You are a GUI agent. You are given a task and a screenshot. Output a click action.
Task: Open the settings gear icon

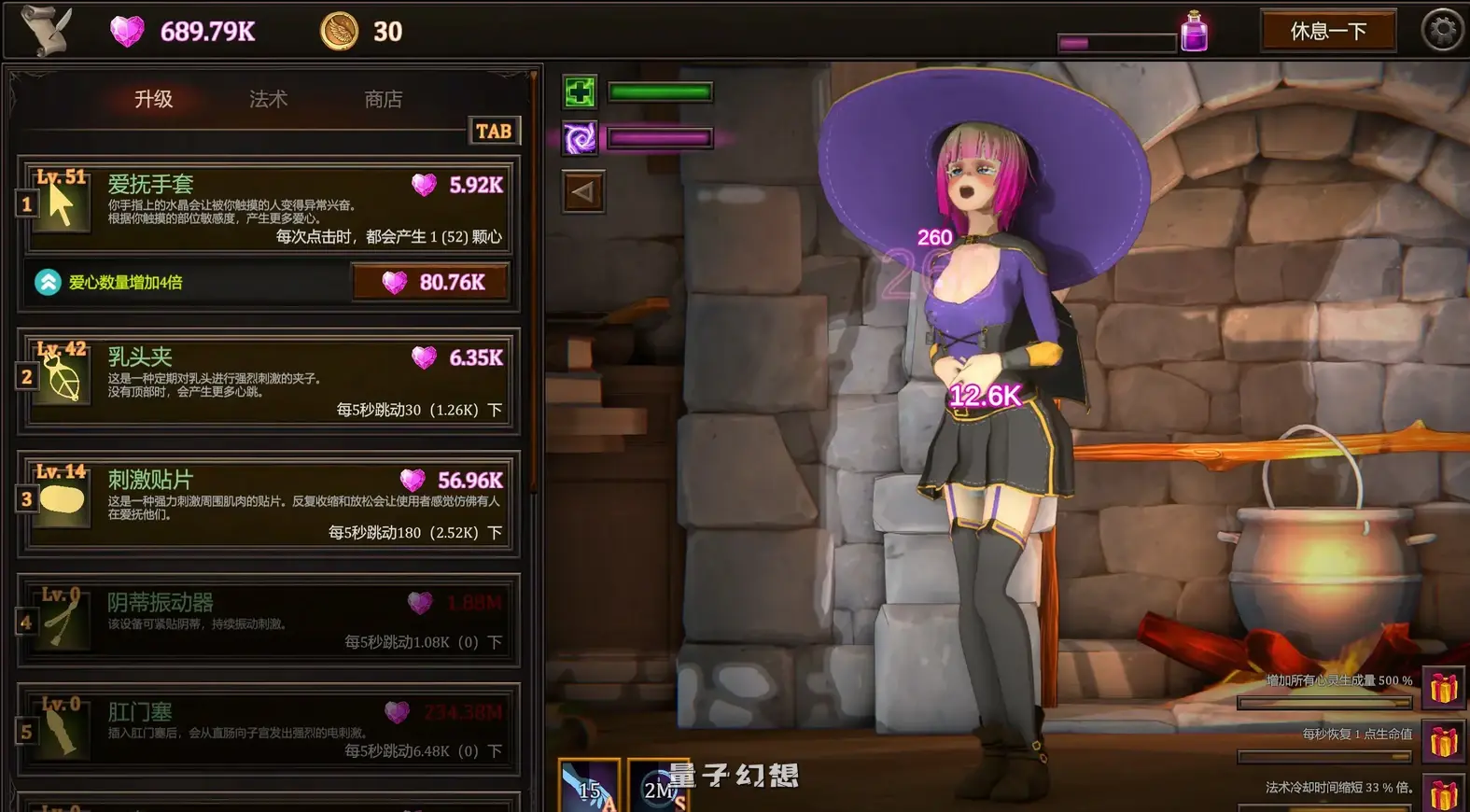click(1439, 29)
